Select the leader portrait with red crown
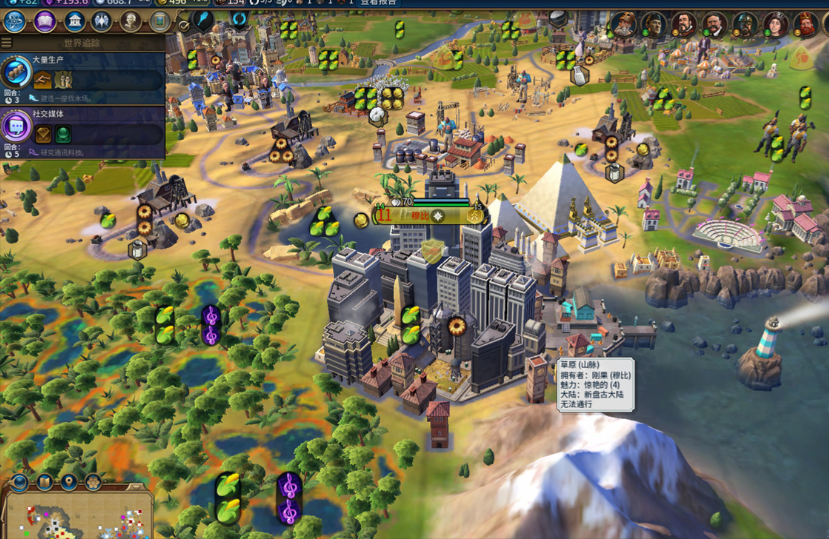 (806, 24)
